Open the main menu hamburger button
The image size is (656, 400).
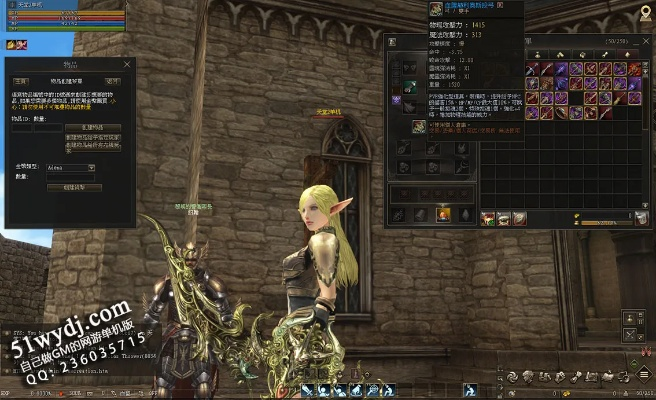[646, 374]
